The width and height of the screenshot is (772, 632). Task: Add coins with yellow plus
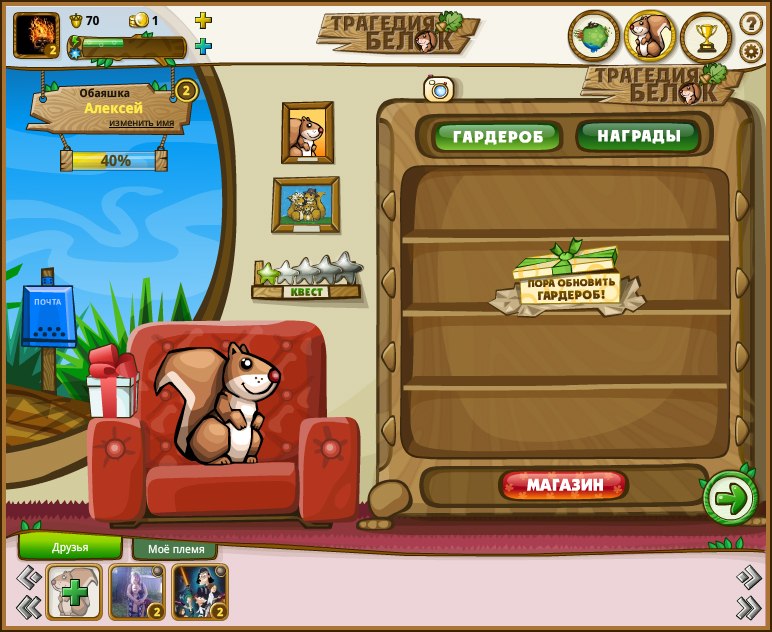203,20
